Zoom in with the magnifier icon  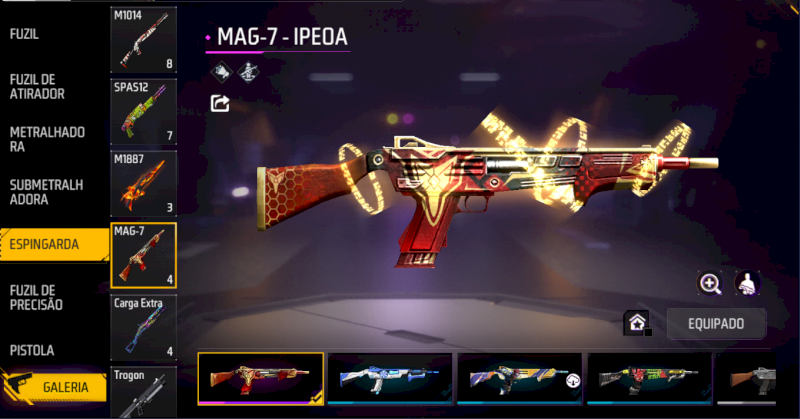[710, 284]
